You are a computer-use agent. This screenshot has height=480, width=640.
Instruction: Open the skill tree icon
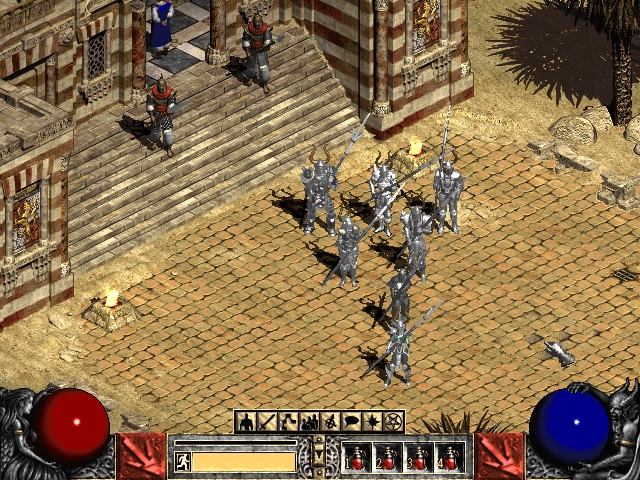(x=288, y=422)
